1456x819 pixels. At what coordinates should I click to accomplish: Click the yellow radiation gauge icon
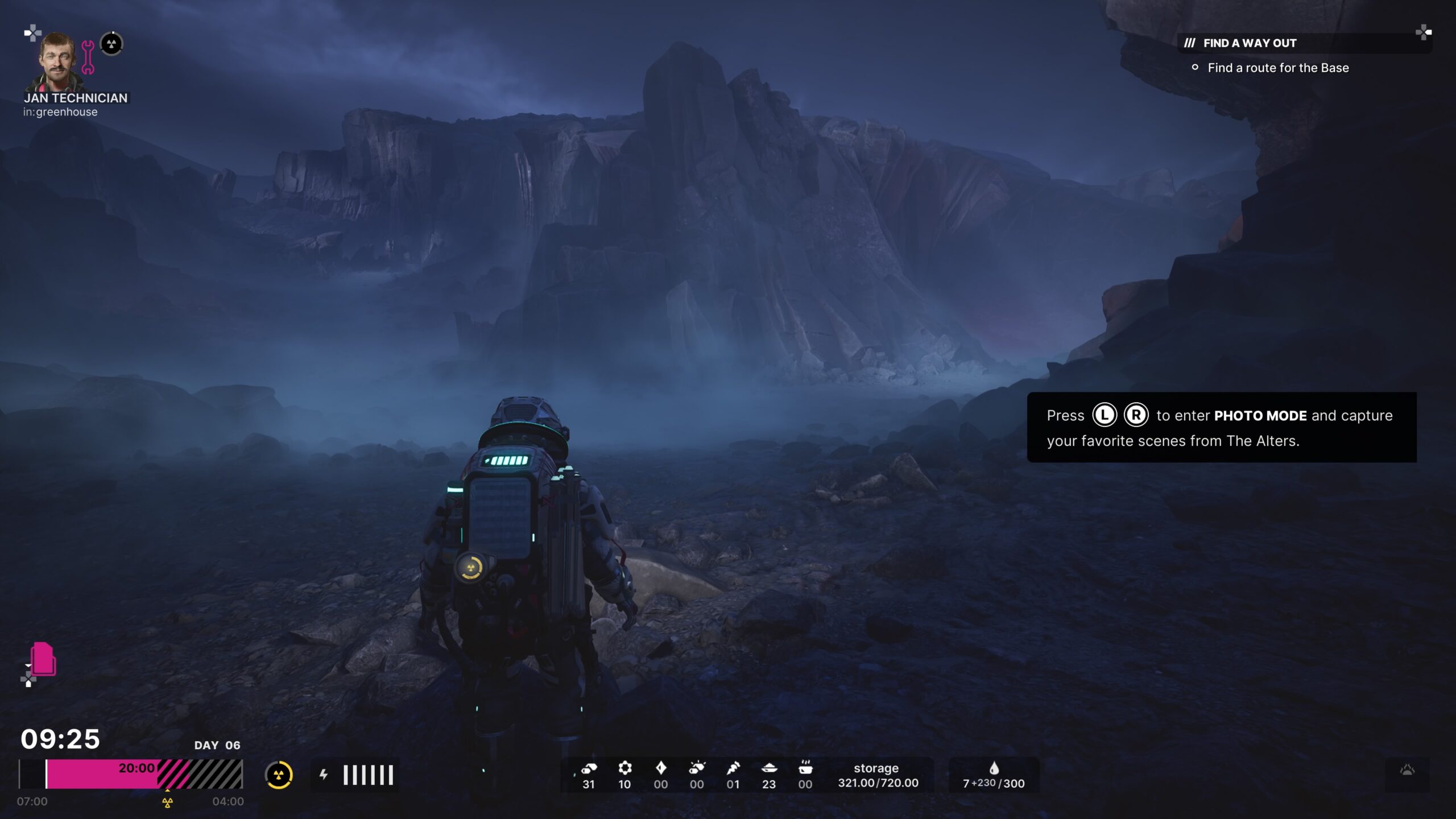coord(279,775)
